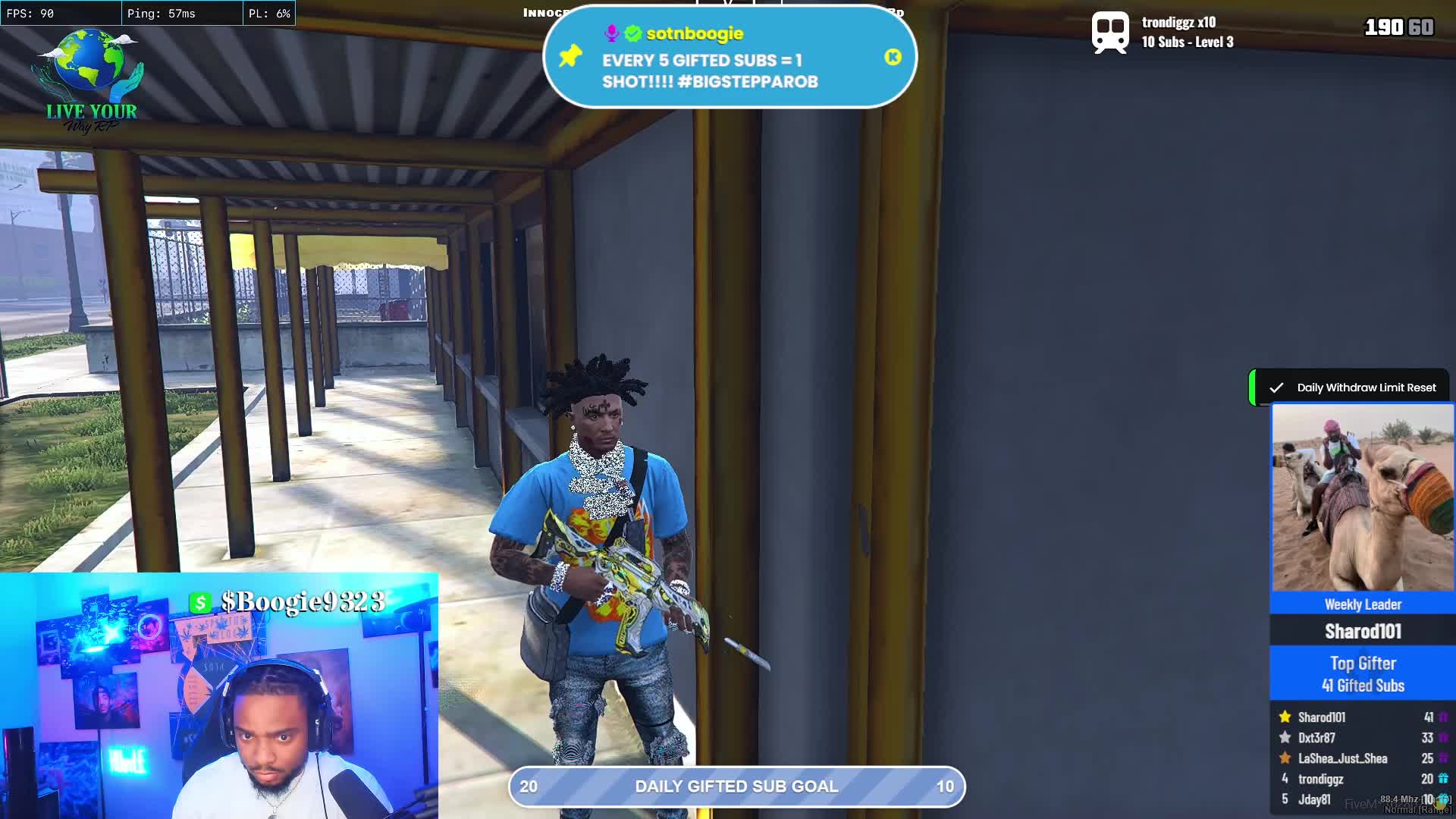Viewport: 1456px width, 819px height.
Task: Choose Dxt3r87 in the gifter leaderboard
Action: click(x=1362, y=738)
